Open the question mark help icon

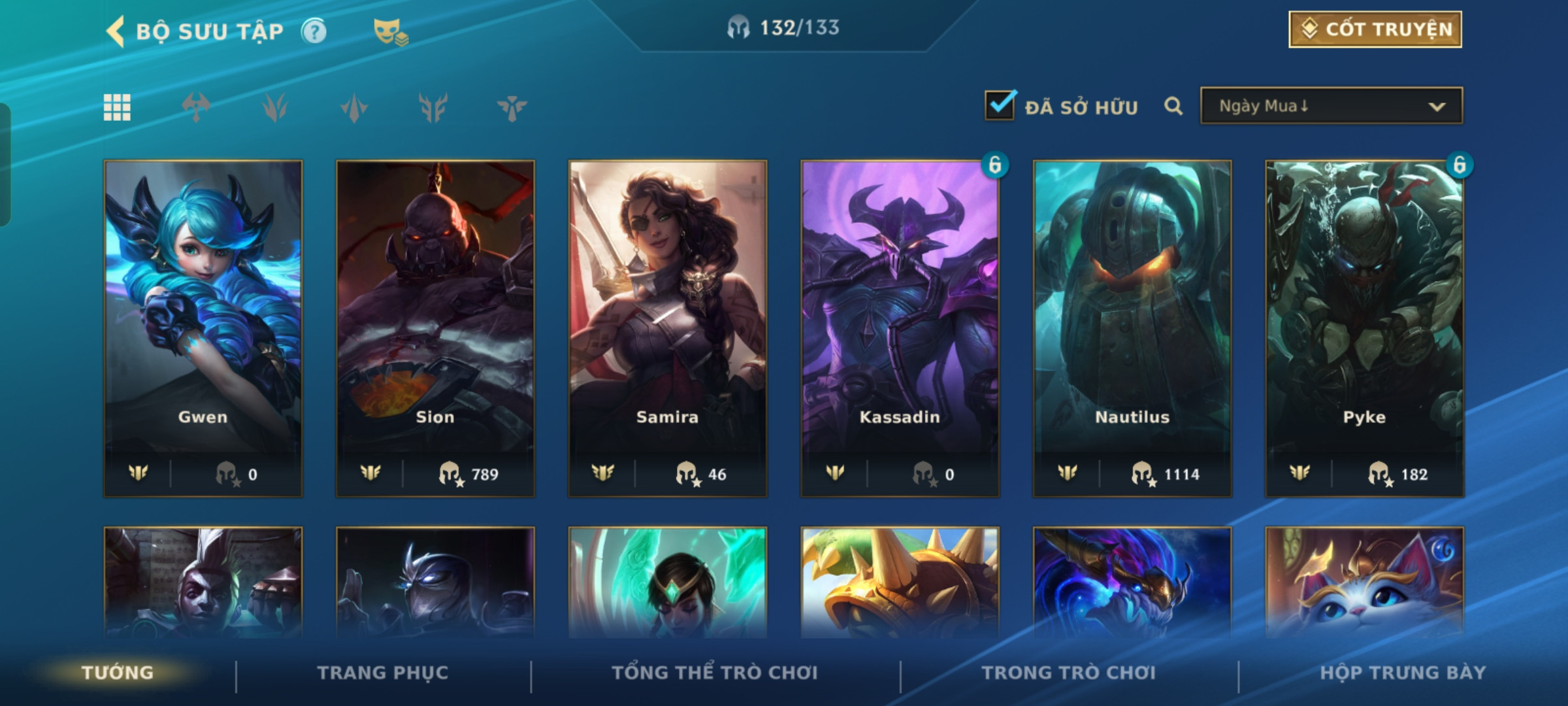[x=314, y=31]
